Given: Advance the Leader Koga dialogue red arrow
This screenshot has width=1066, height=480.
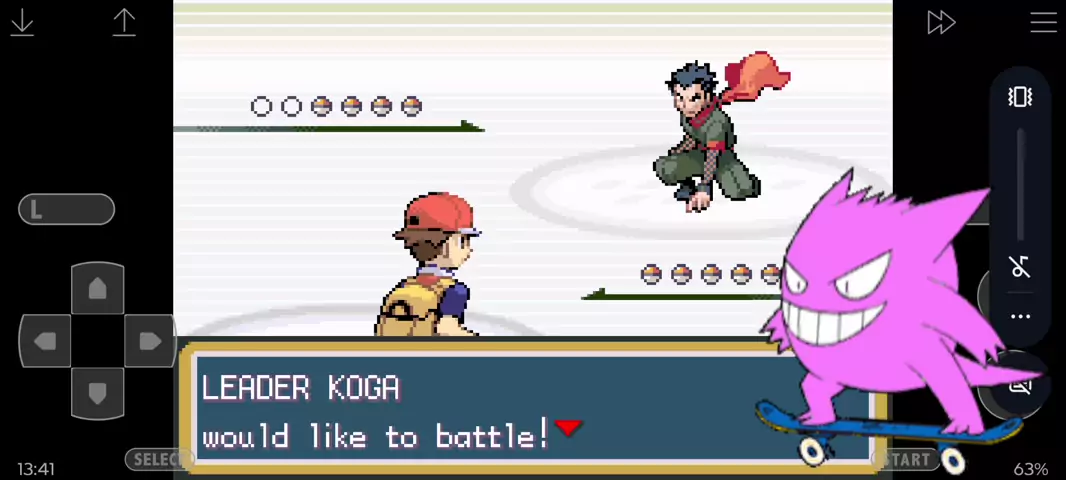Looking at the screenshot, I should pos(568,428).
